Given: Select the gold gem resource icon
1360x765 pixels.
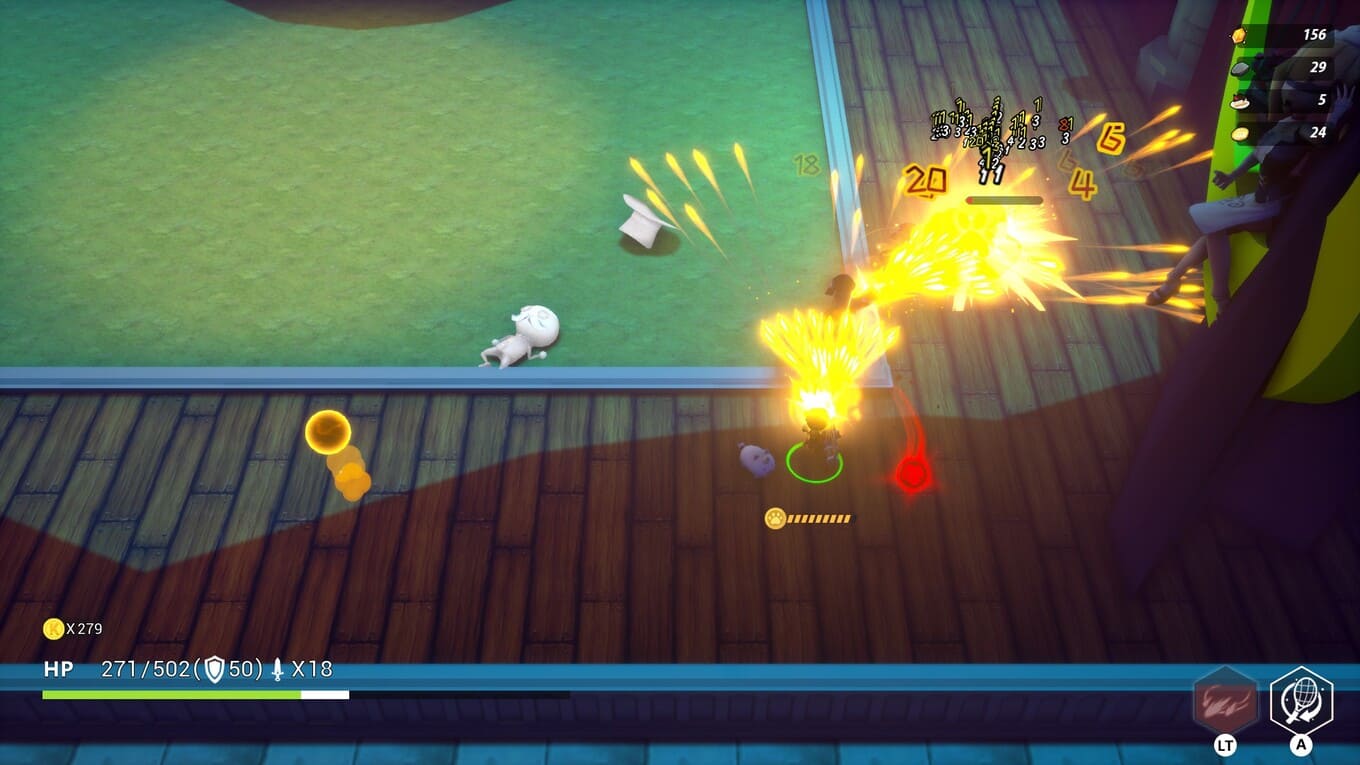Looking at the screenshot, I should point(1239,36).
